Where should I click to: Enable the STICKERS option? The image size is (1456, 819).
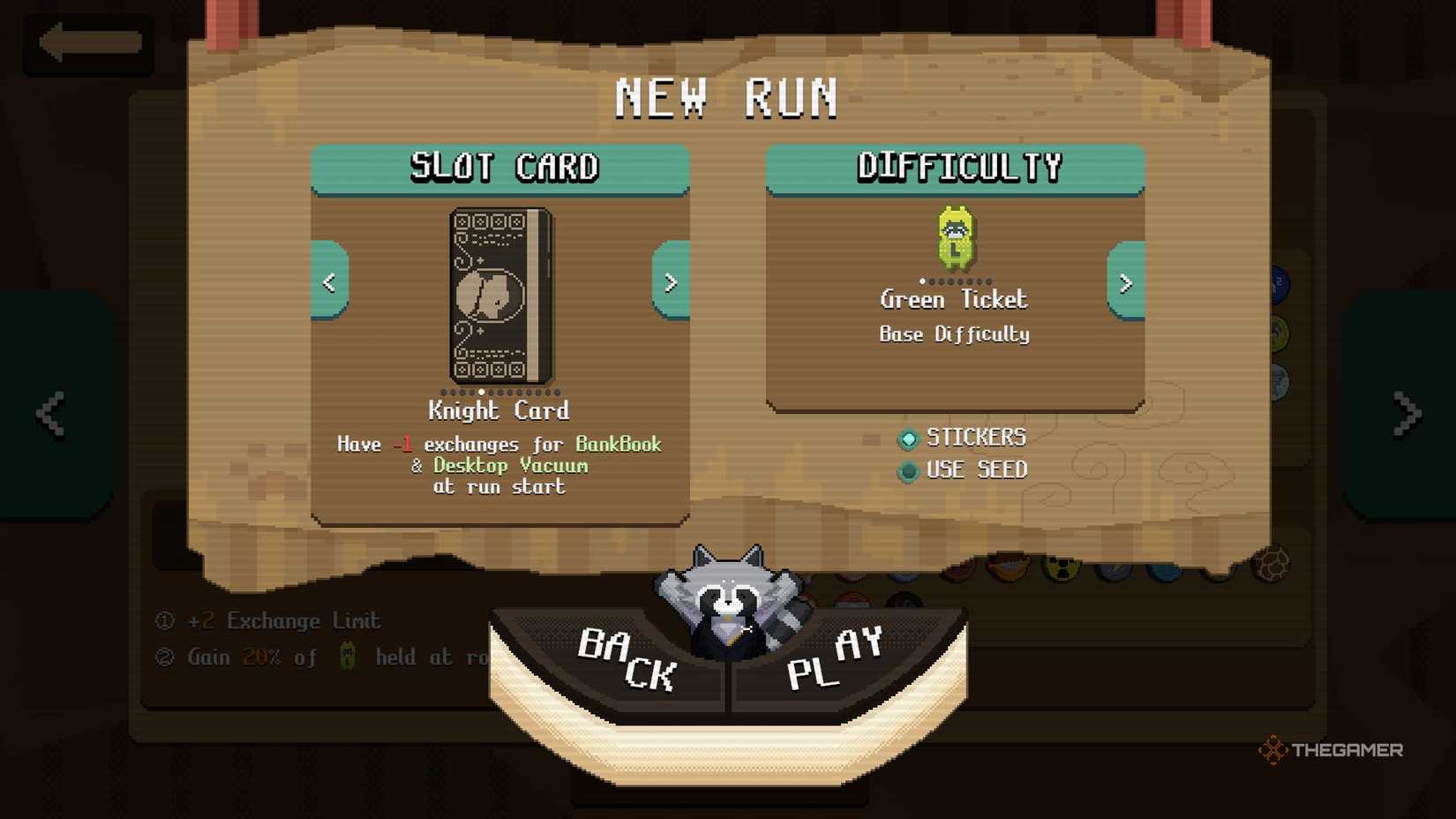pyautogui.click(x=908, y=439)
